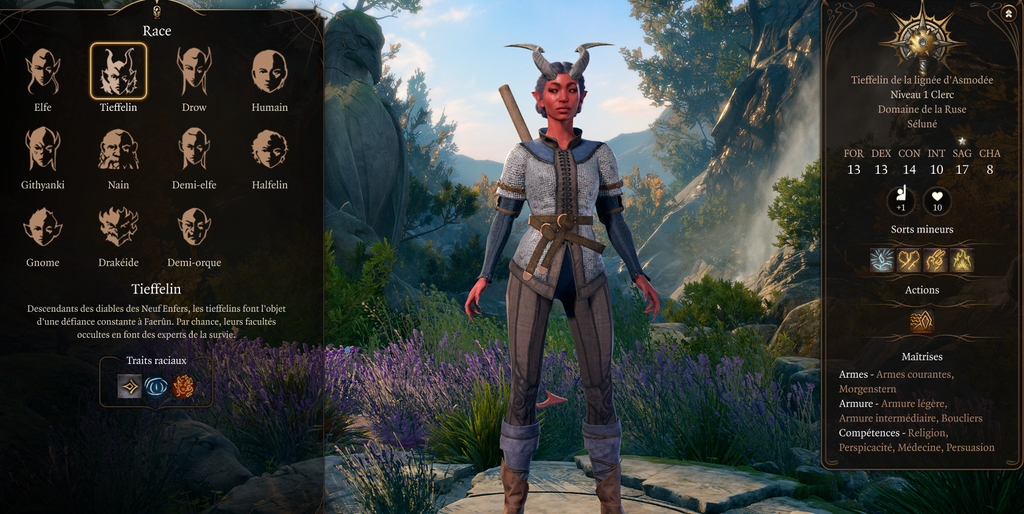Select the Gnome race
Viewport: 1024px width, 514px height.
tap(42, 226)
